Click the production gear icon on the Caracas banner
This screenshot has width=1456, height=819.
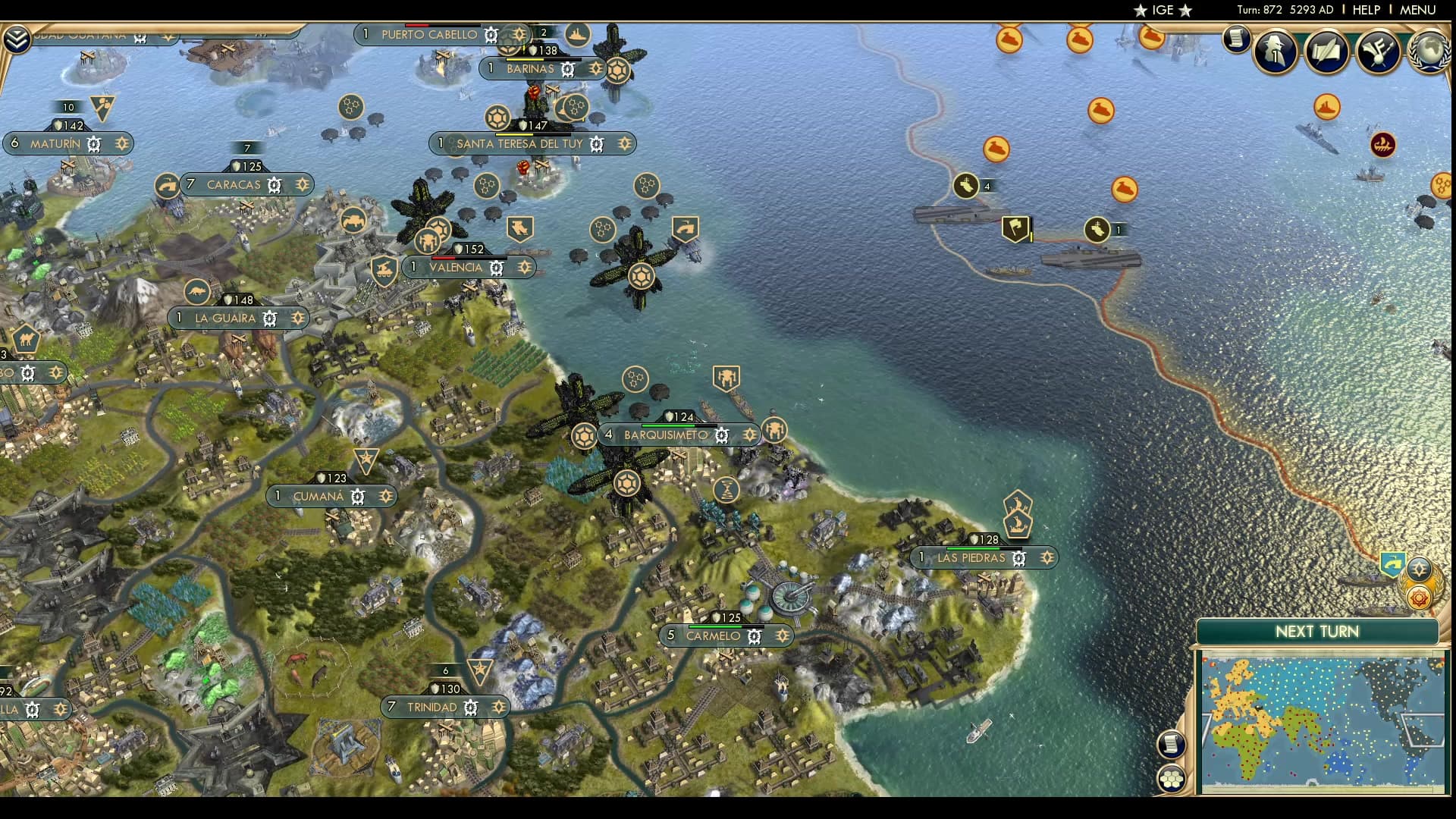click(x=275, y=184)
